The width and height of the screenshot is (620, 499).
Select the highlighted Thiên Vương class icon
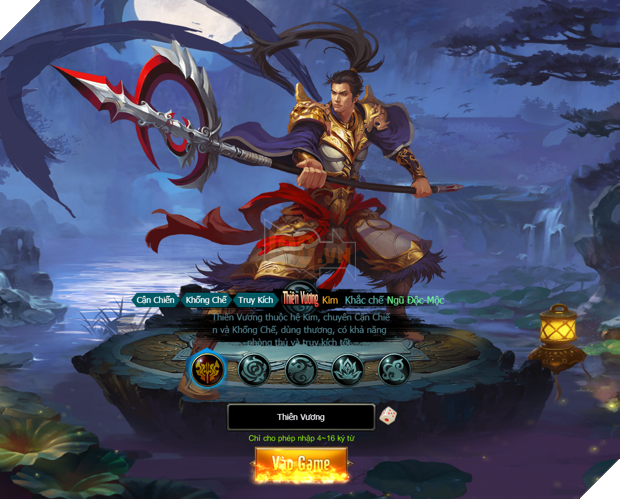208,371
